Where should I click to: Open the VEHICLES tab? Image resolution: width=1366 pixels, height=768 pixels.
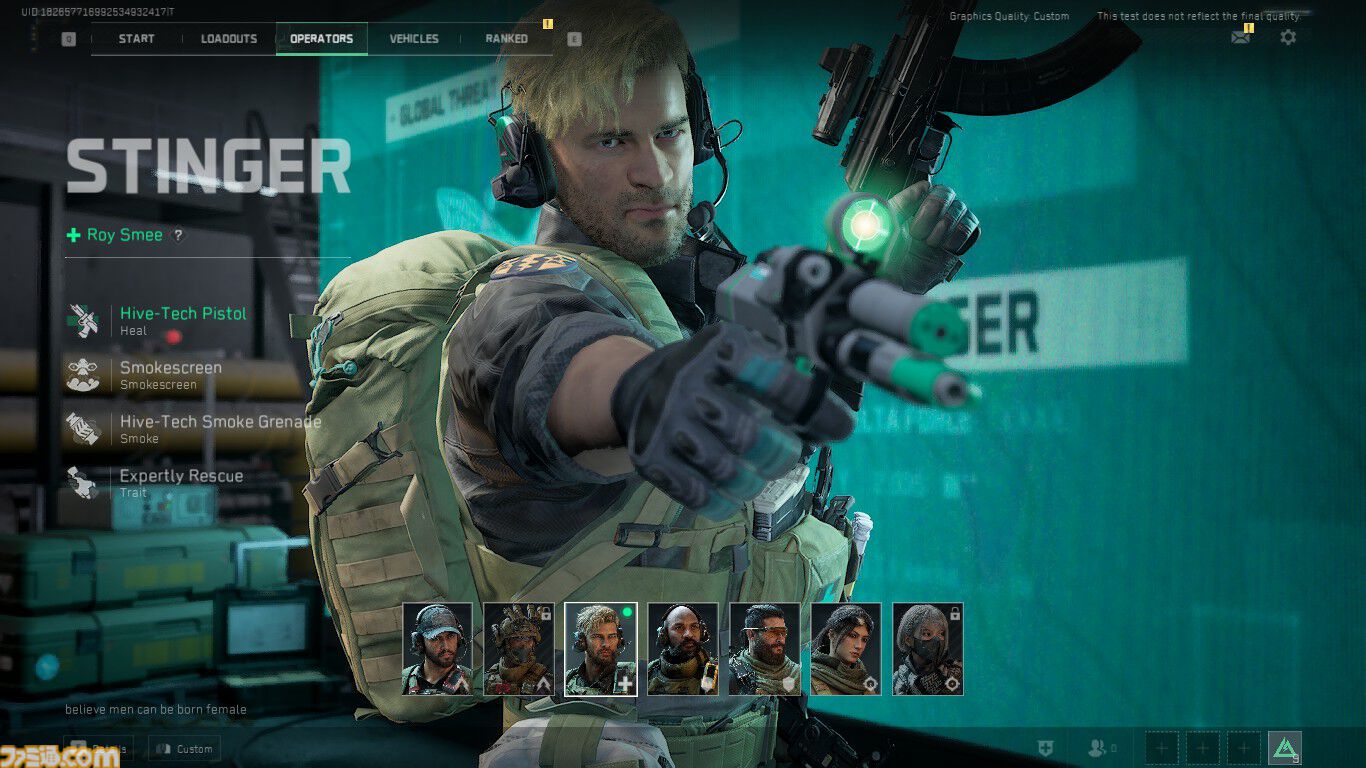pyautogui.click(x=414, y=39)
